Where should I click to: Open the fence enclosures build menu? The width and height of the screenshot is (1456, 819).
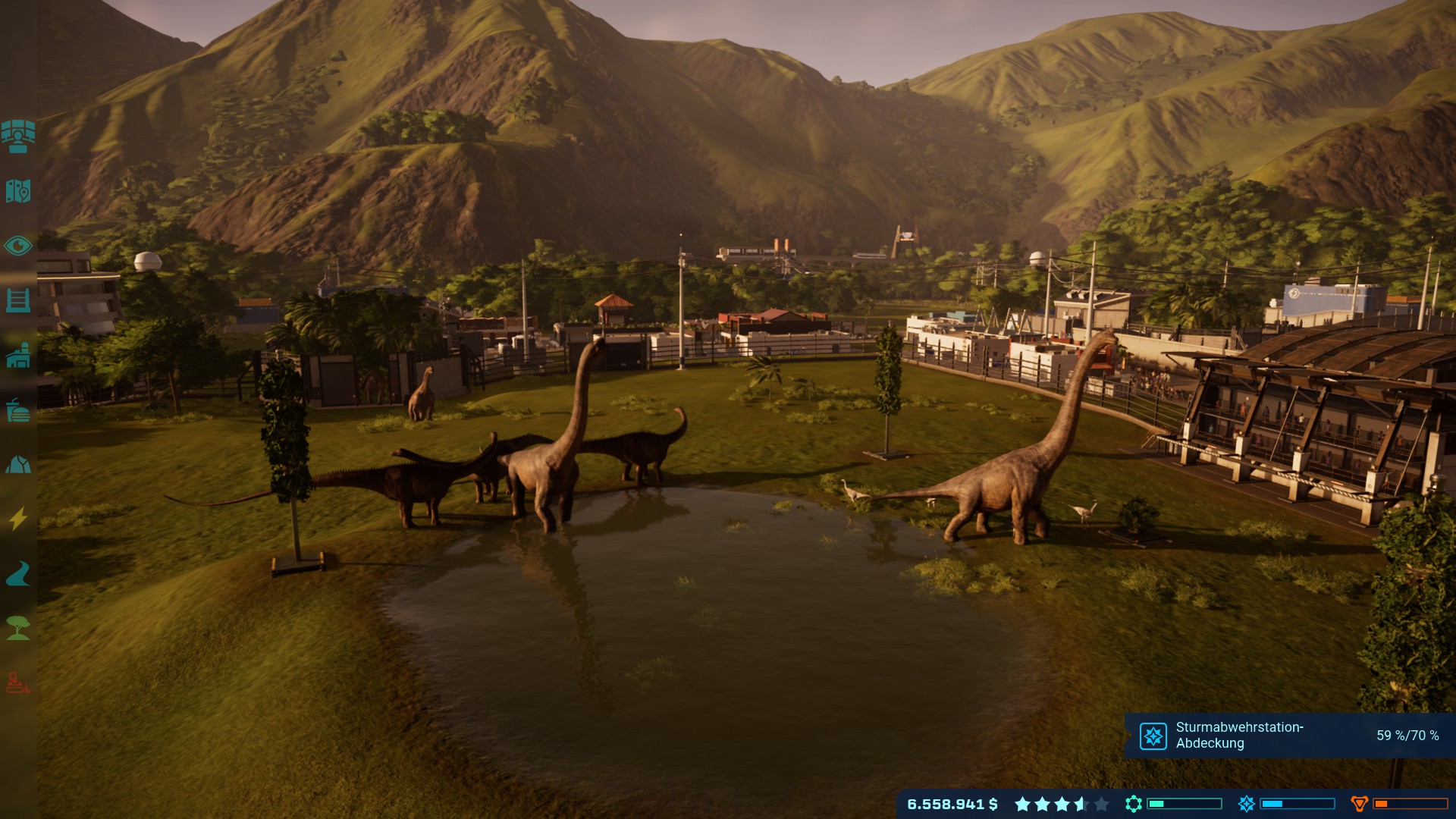pyautogui.click(x=18, y=300)
